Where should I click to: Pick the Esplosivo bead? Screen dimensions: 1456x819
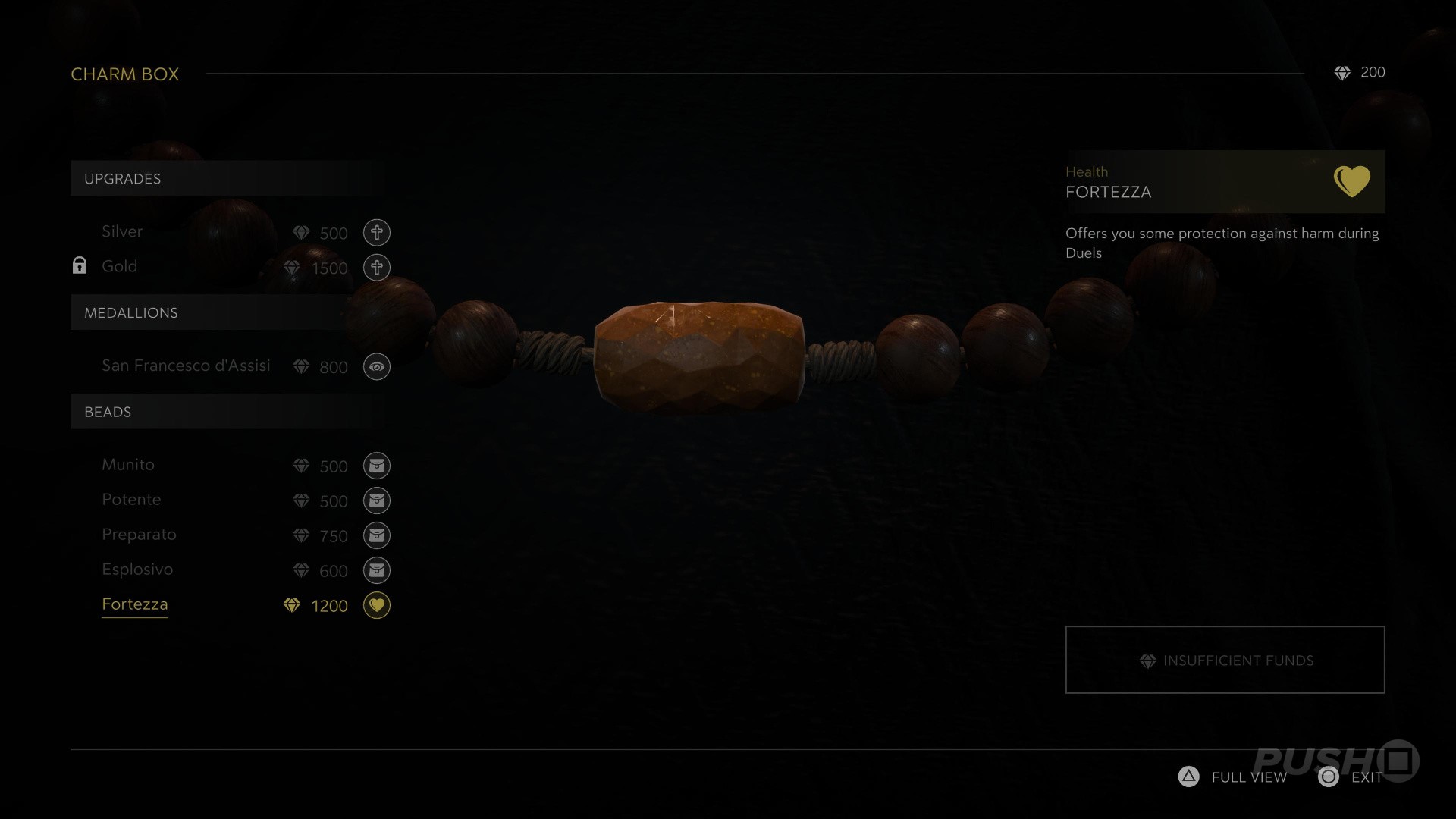click(x=137, y=570)
